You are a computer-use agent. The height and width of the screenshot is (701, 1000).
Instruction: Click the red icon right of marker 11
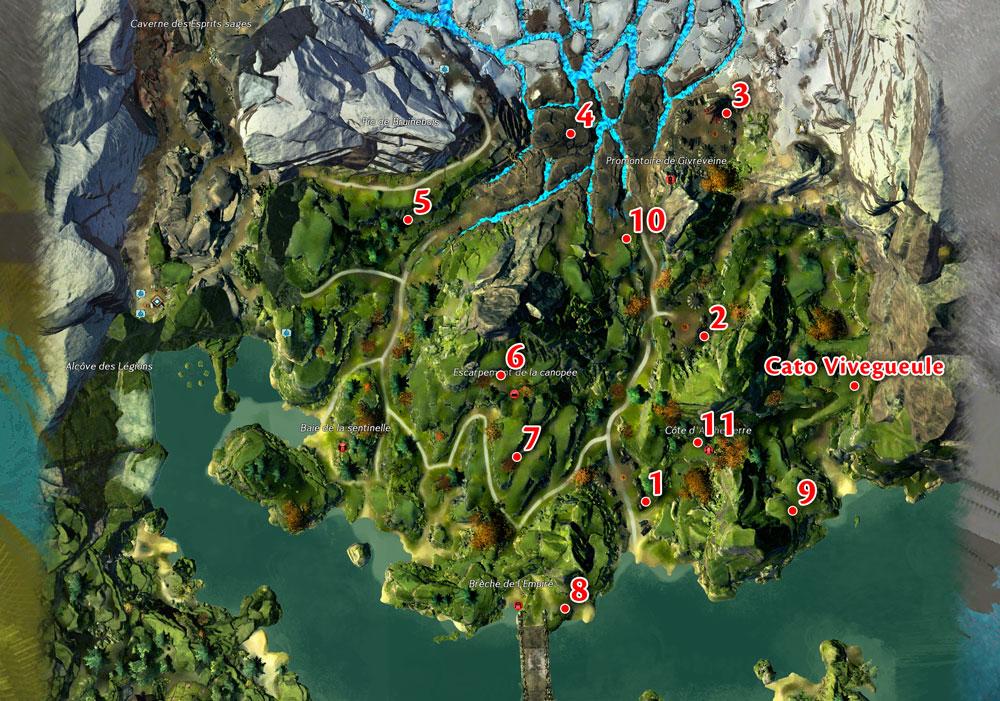pos(709,451)
